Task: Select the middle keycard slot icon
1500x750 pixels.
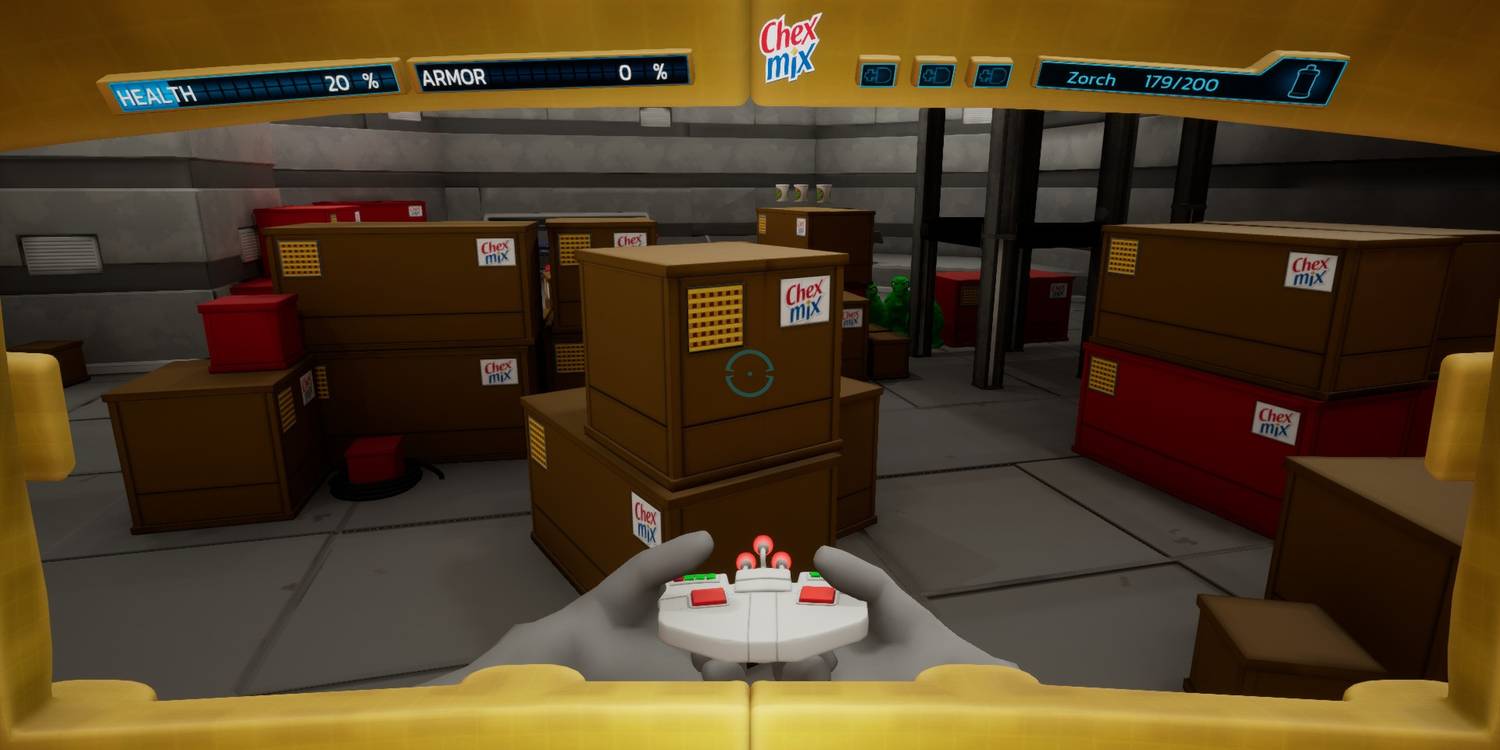Action: tap(935, 75)
